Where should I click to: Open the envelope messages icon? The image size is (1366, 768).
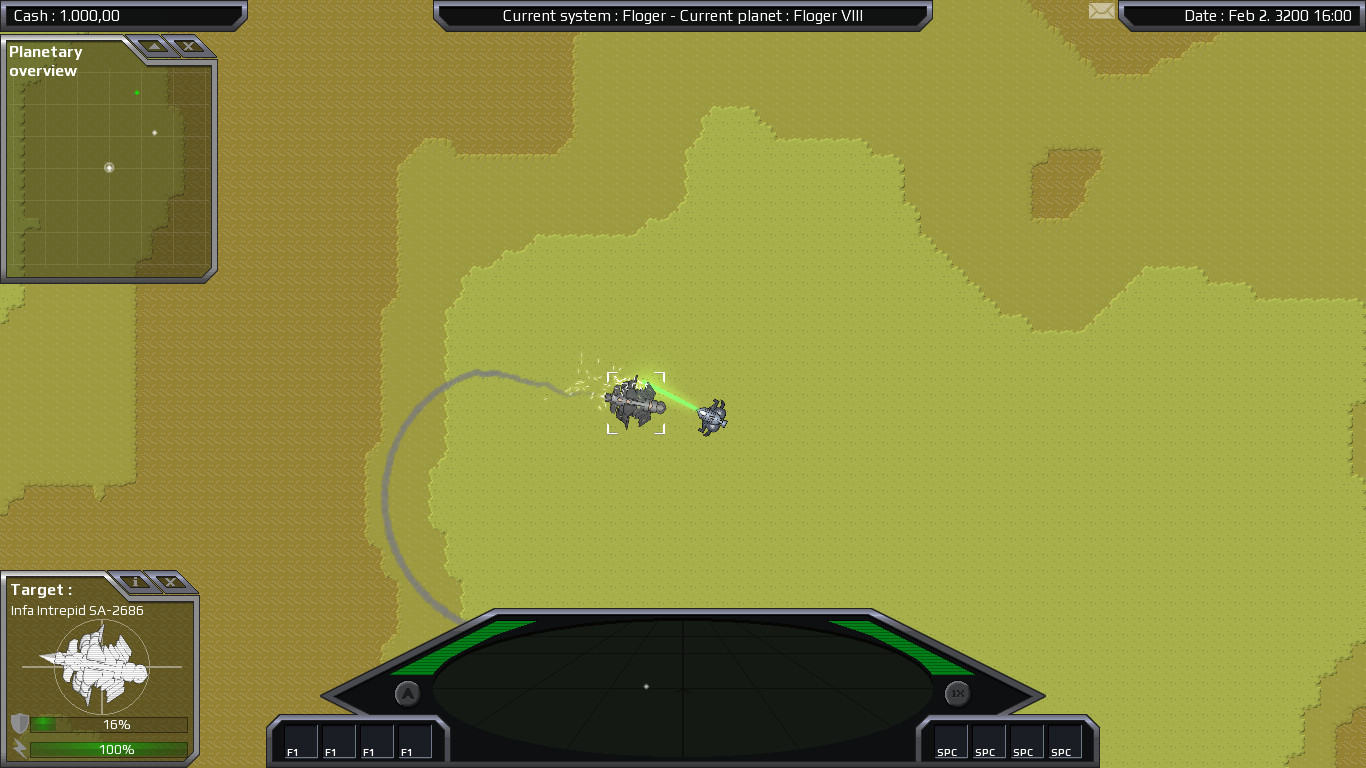click(x=1101, y=11)
